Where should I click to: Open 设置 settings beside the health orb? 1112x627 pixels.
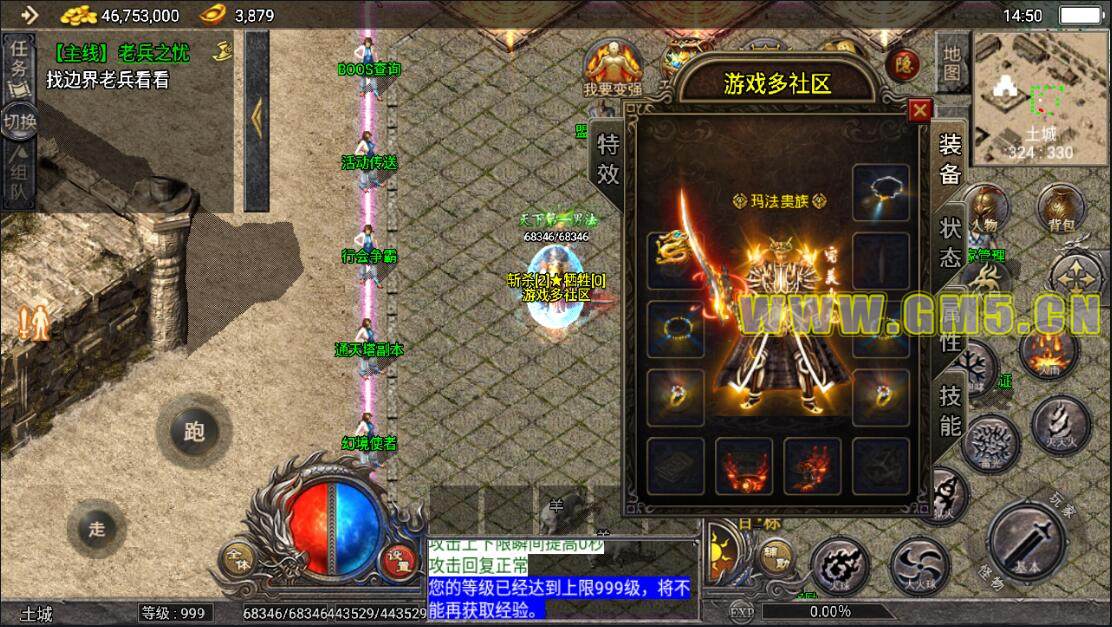click(400, 562)
